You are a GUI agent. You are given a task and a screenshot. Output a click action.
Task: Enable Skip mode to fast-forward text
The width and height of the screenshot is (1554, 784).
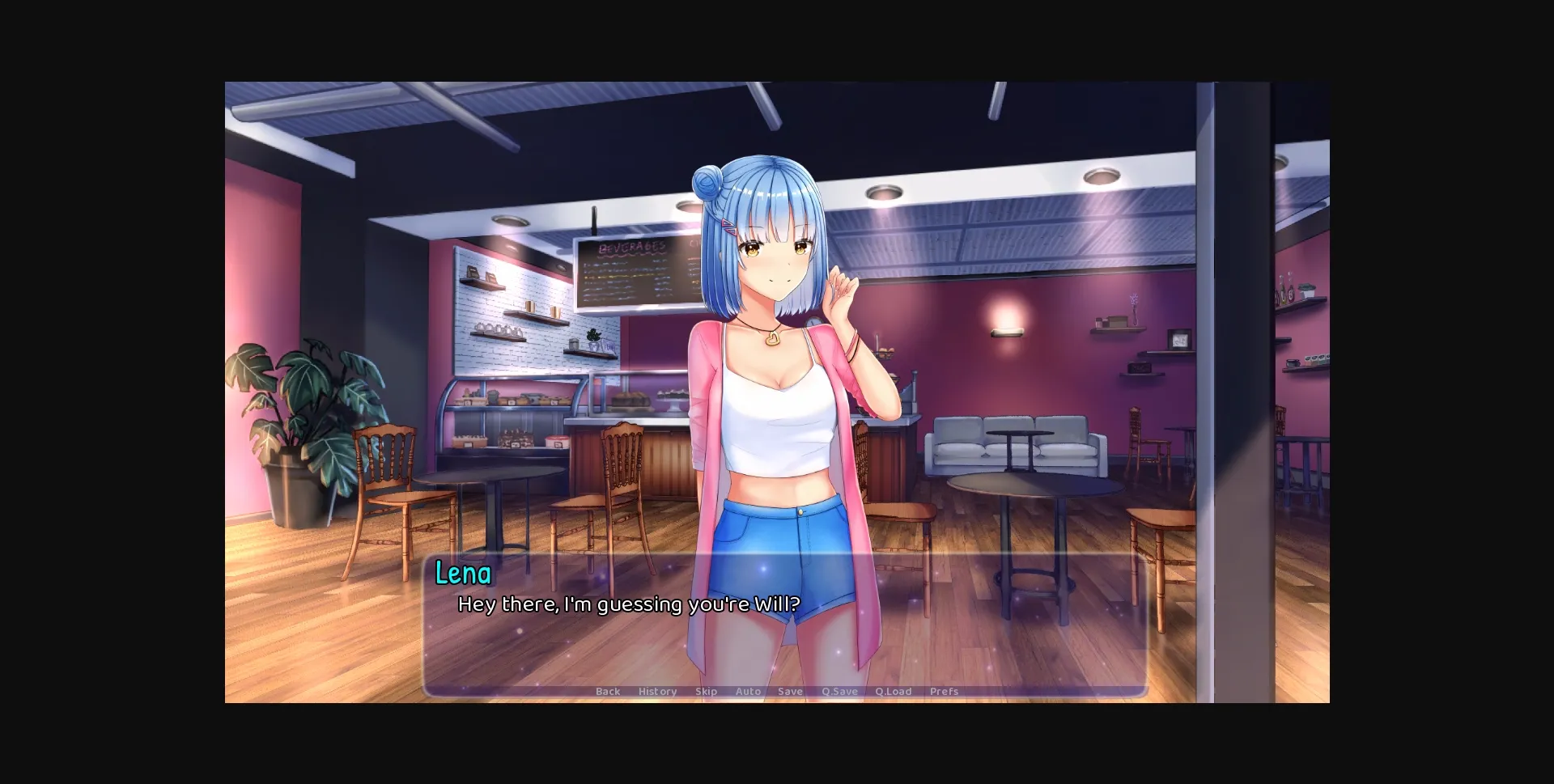(705, 692)
